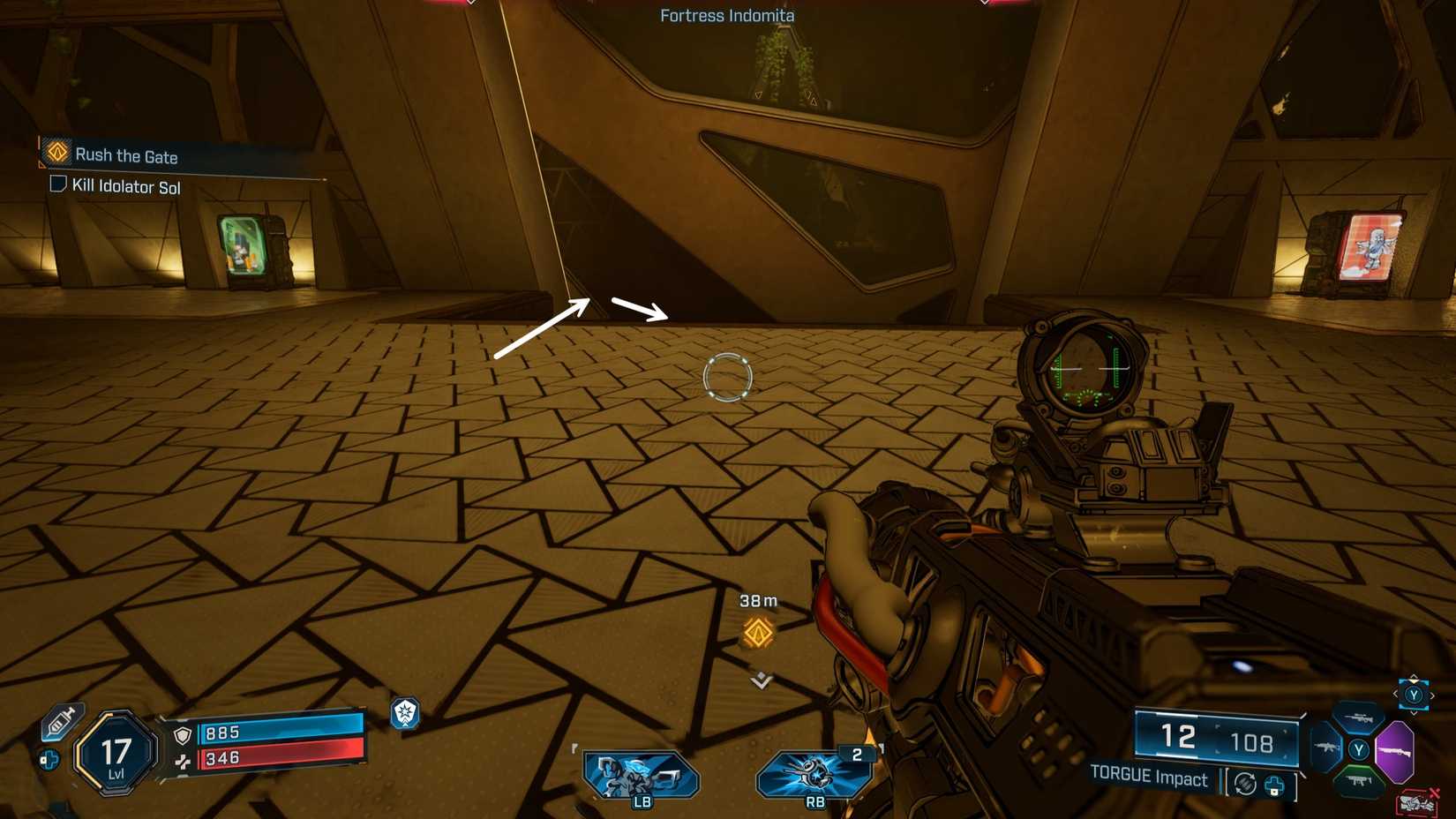The image size is (1456, 819).
Task: Select the Fortress Indomita location title
Action: pos(727,15)
